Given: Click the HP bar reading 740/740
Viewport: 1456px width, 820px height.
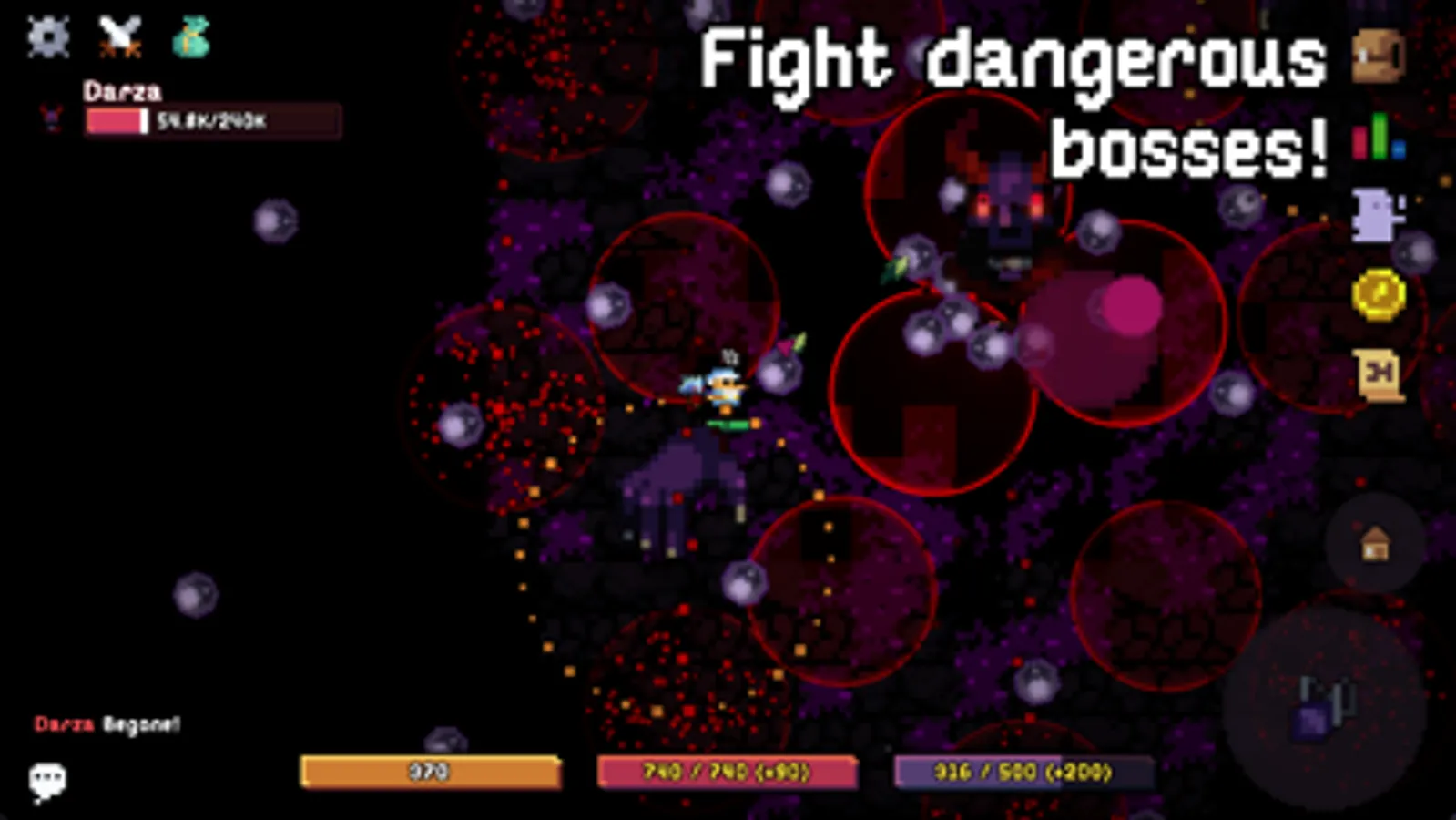Looking at the screenshot, I should coord(726,770).
